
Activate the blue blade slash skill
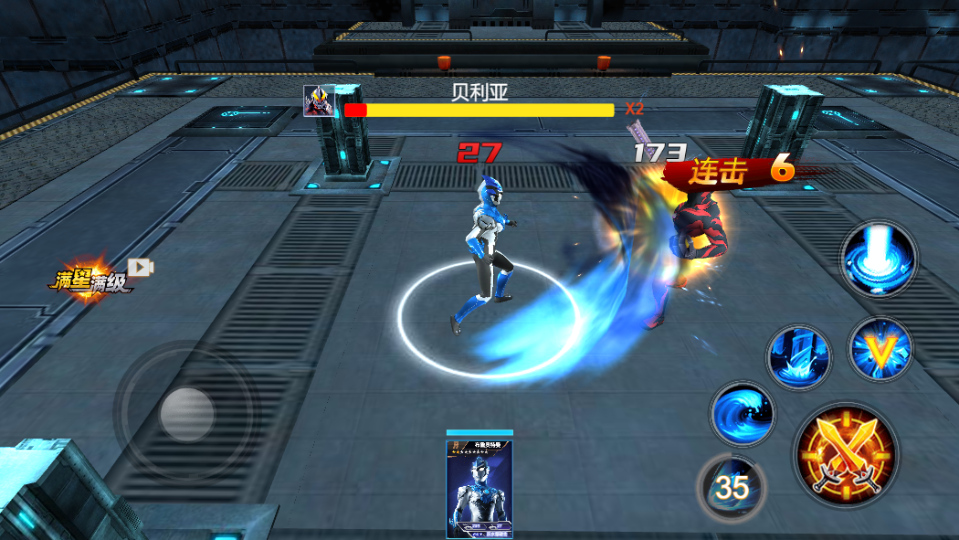(799, 356)
